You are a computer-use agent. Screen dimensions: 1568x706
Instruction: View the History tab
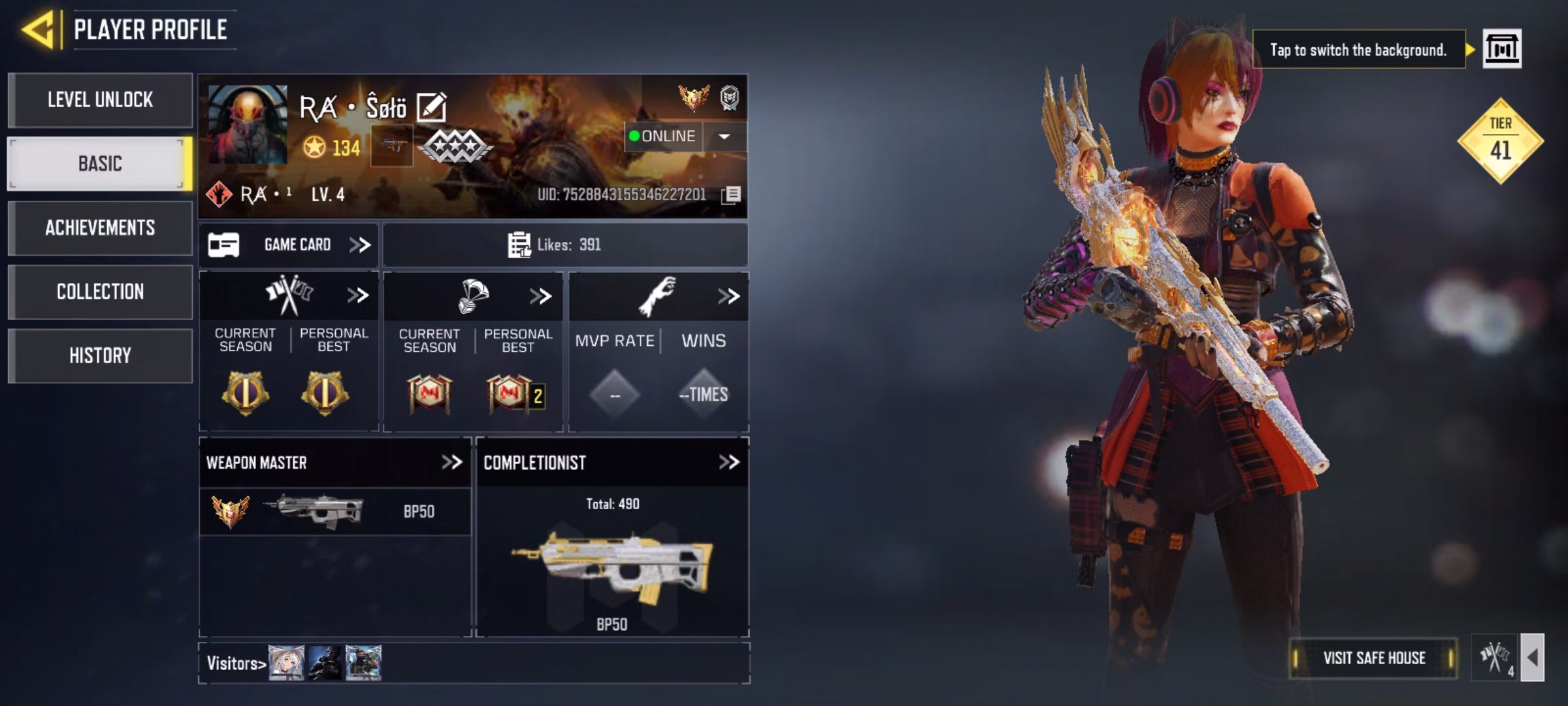(100, 356)
